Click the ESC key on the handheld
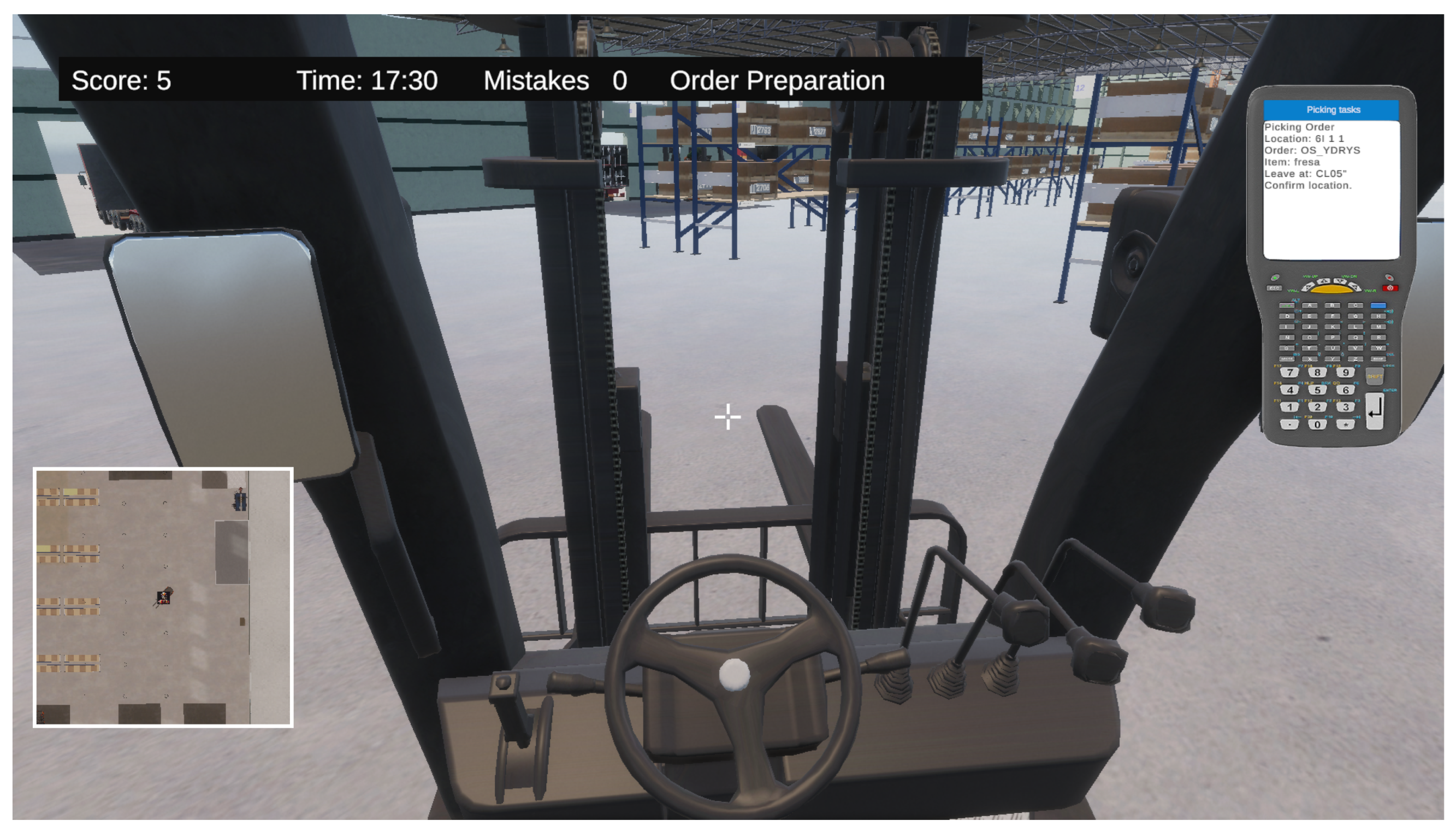1456x832 pixels. [1274, 288]
